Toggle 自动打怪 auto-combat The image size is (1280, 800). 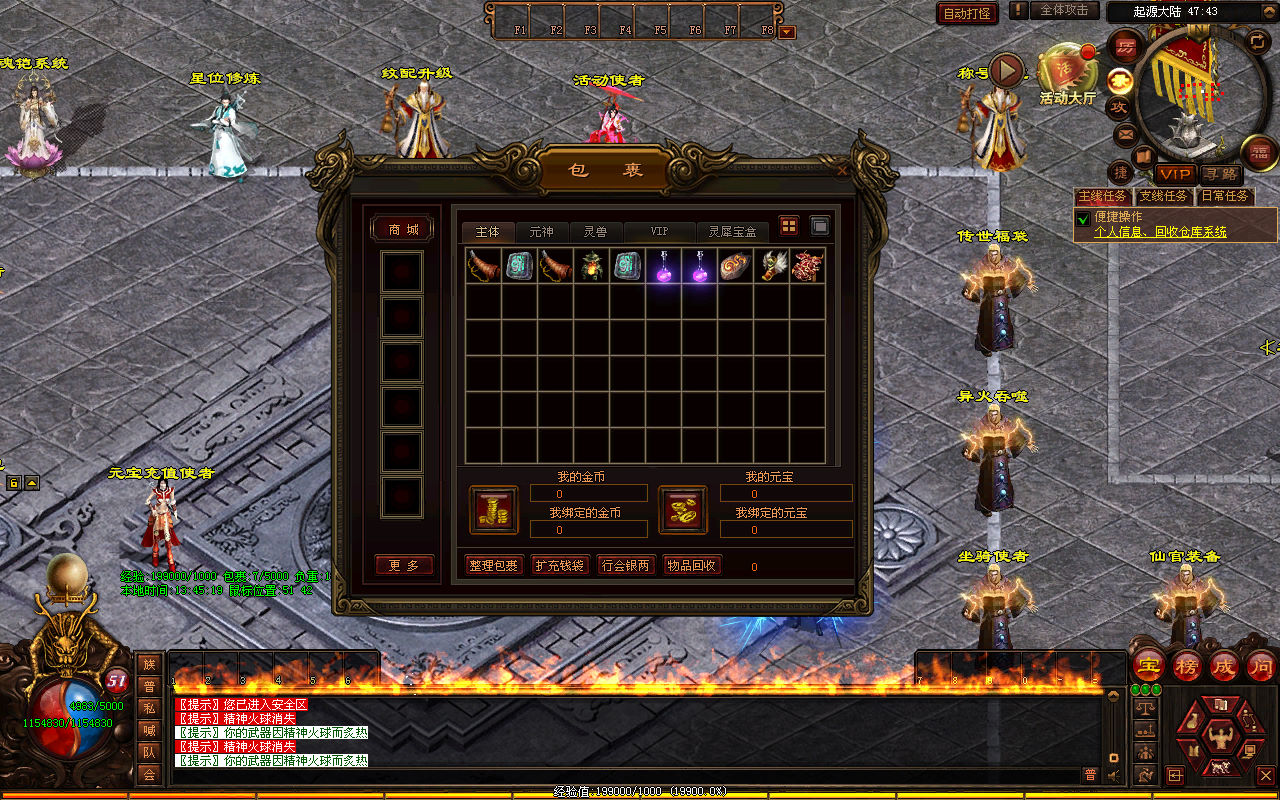coord(967,13)
